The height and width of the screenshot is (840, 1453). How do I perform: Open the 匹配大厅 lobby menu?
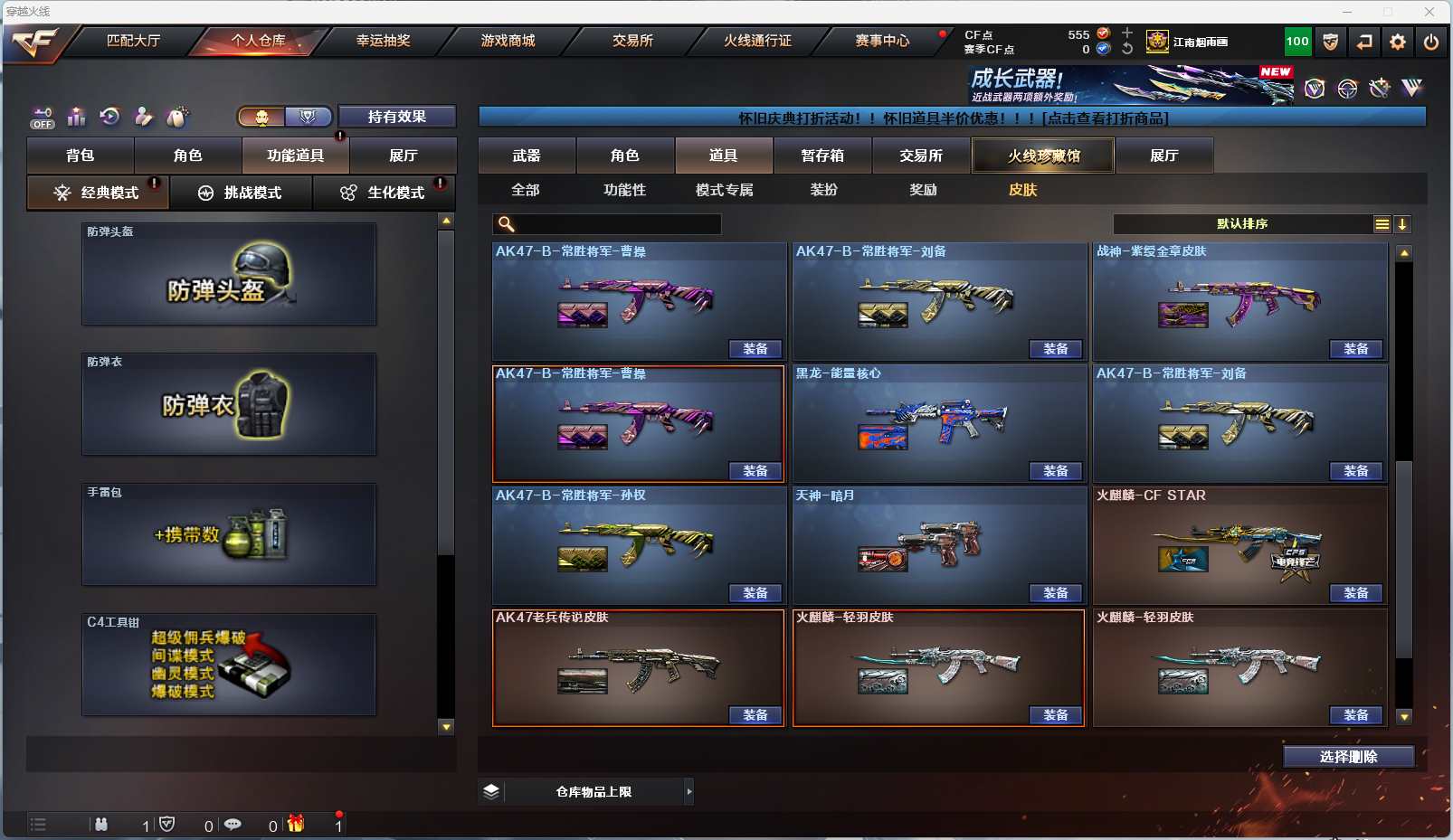(133, 41)
